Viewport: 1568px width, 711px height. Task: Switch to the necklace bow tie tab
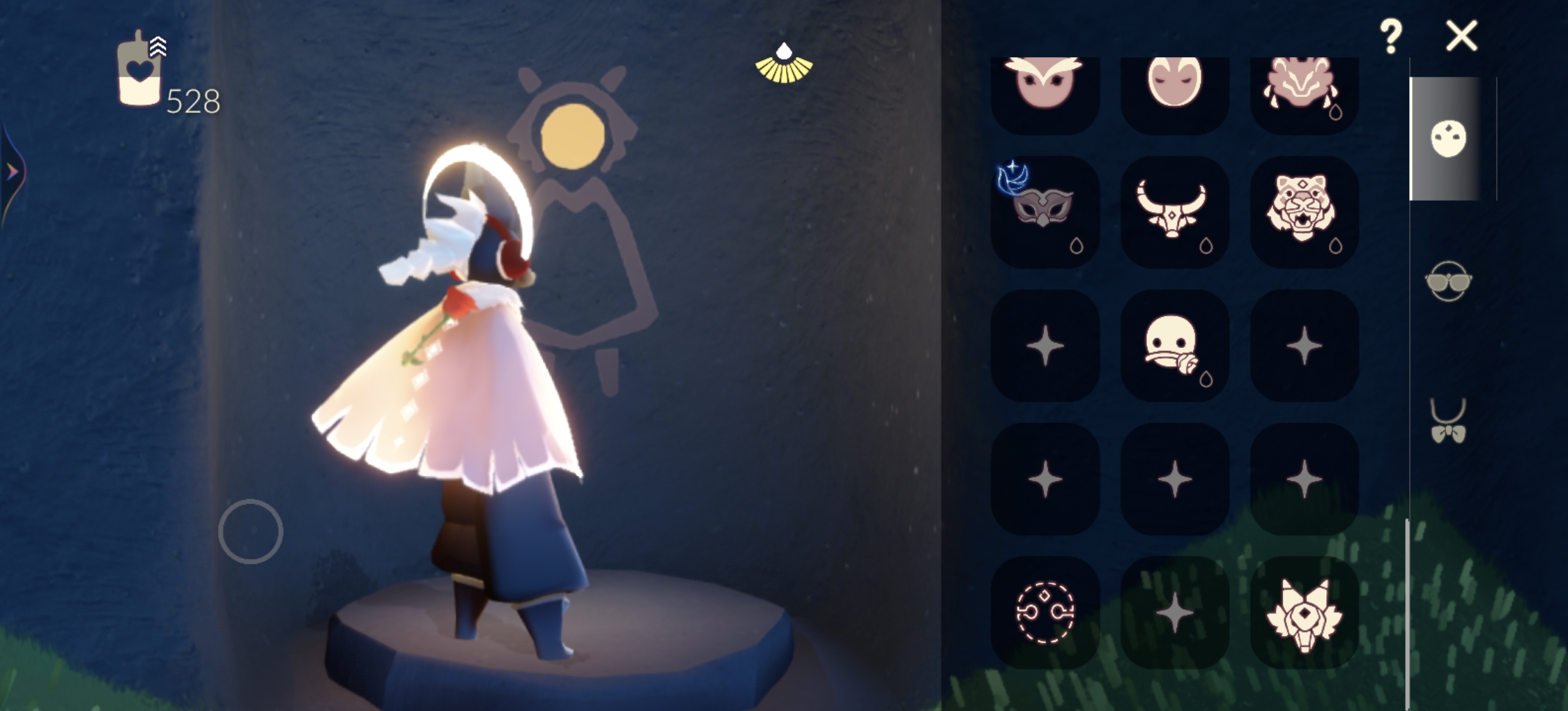click(x=1448, y=421)
